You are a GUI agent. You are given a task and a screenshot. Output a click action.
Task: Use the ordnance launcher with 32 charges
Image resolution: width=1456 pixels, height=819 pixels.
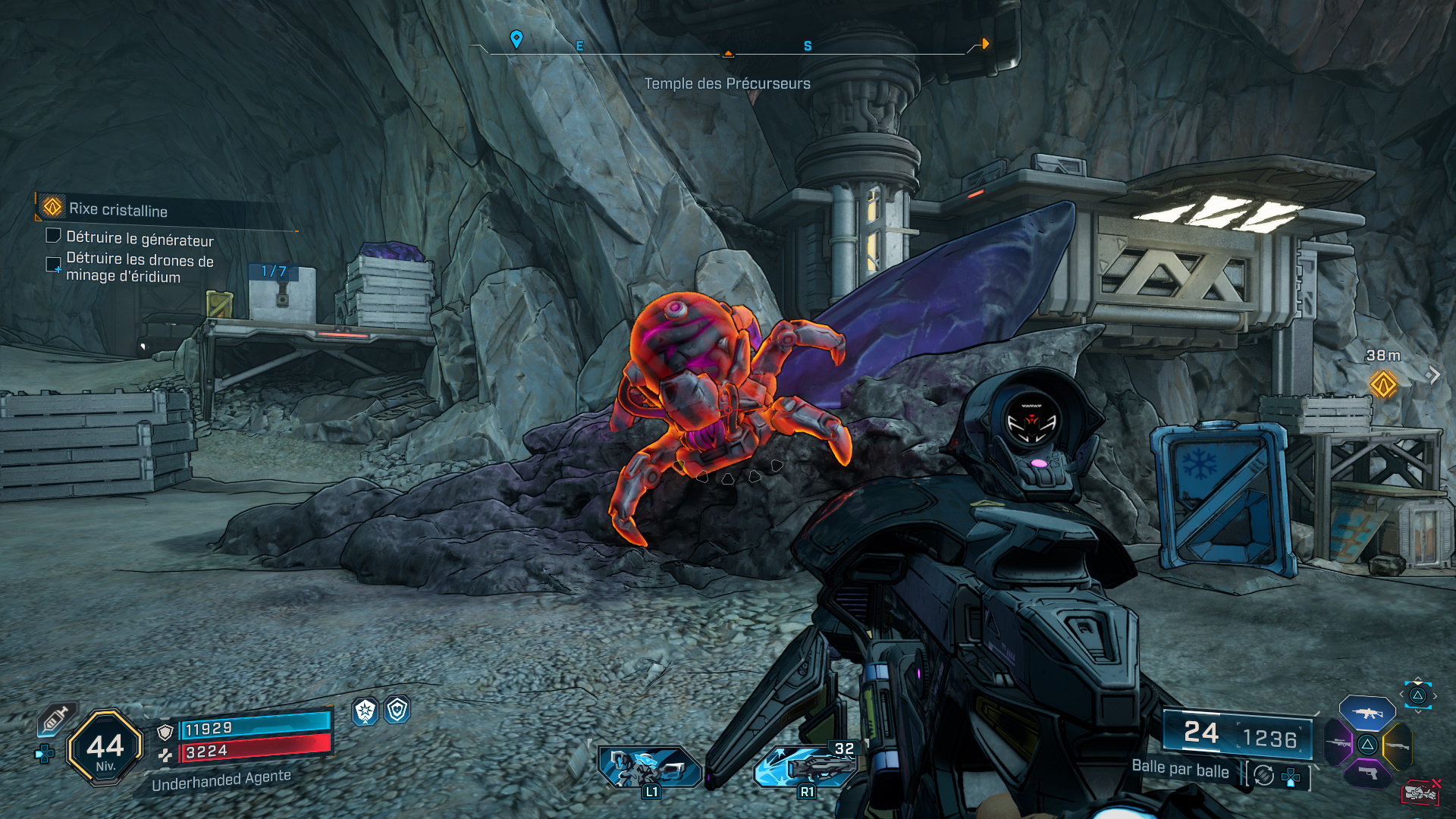805,767
